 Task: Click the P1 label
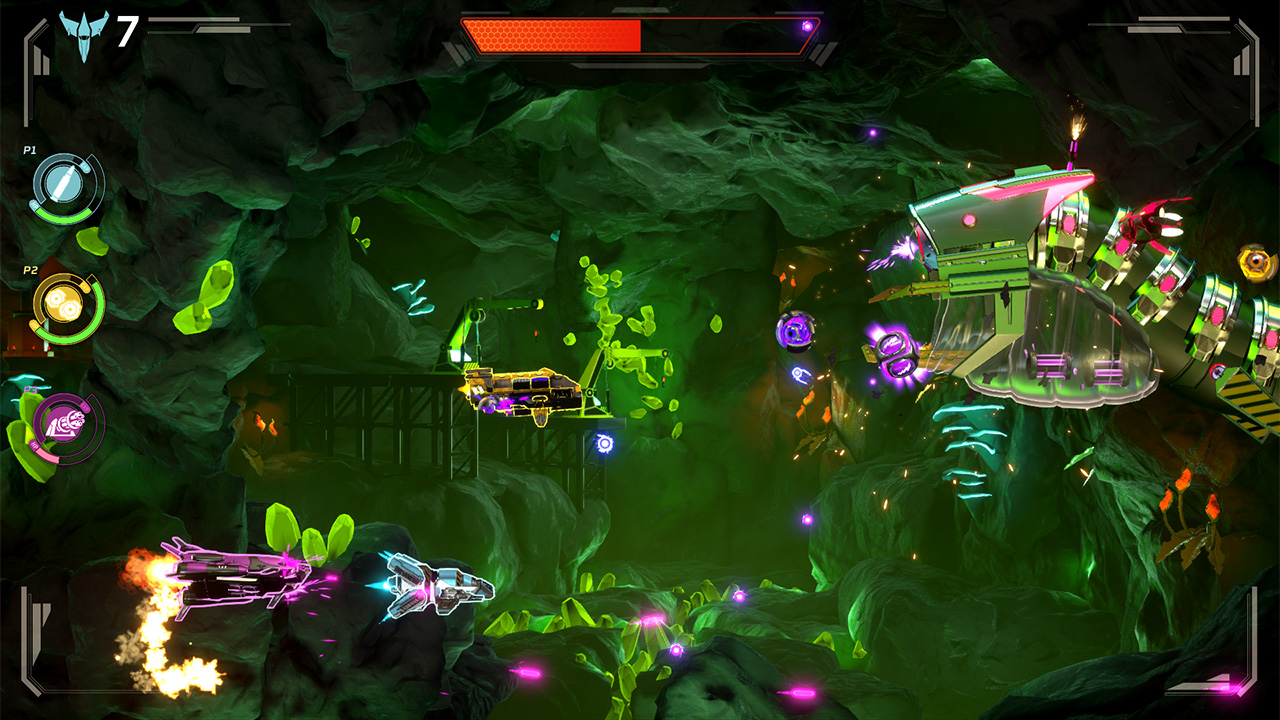pyautogui.click(x=29, y=150)
